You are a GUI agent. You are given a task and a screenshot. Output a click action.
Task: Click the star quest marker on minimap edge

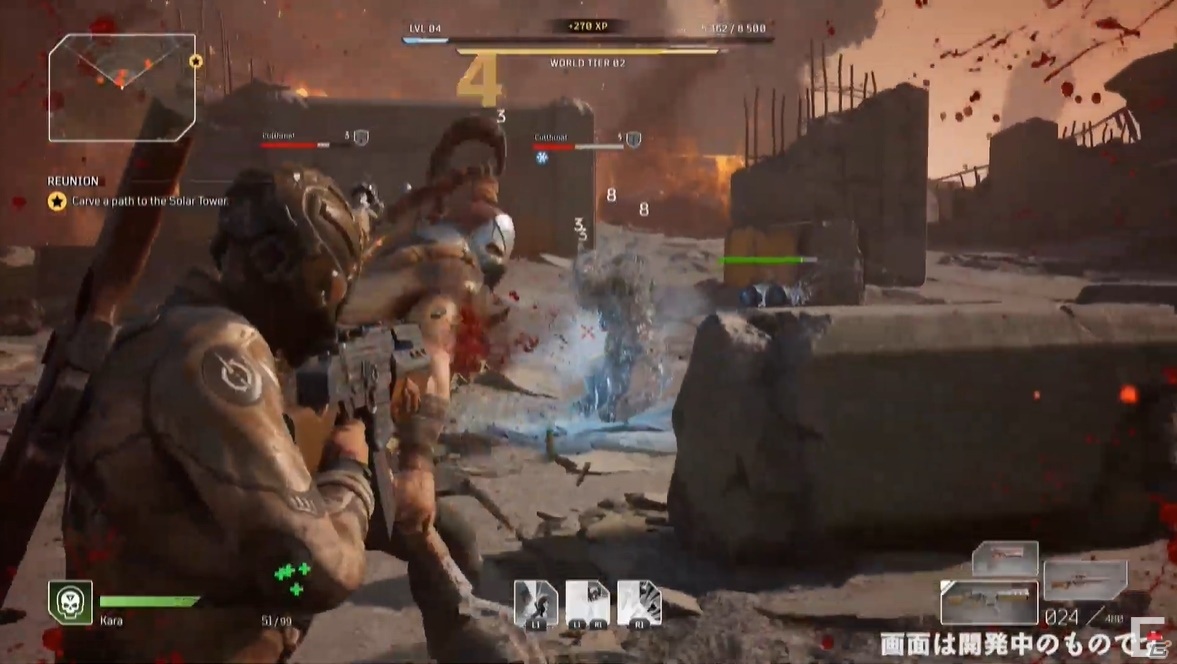tap(196, 61)
